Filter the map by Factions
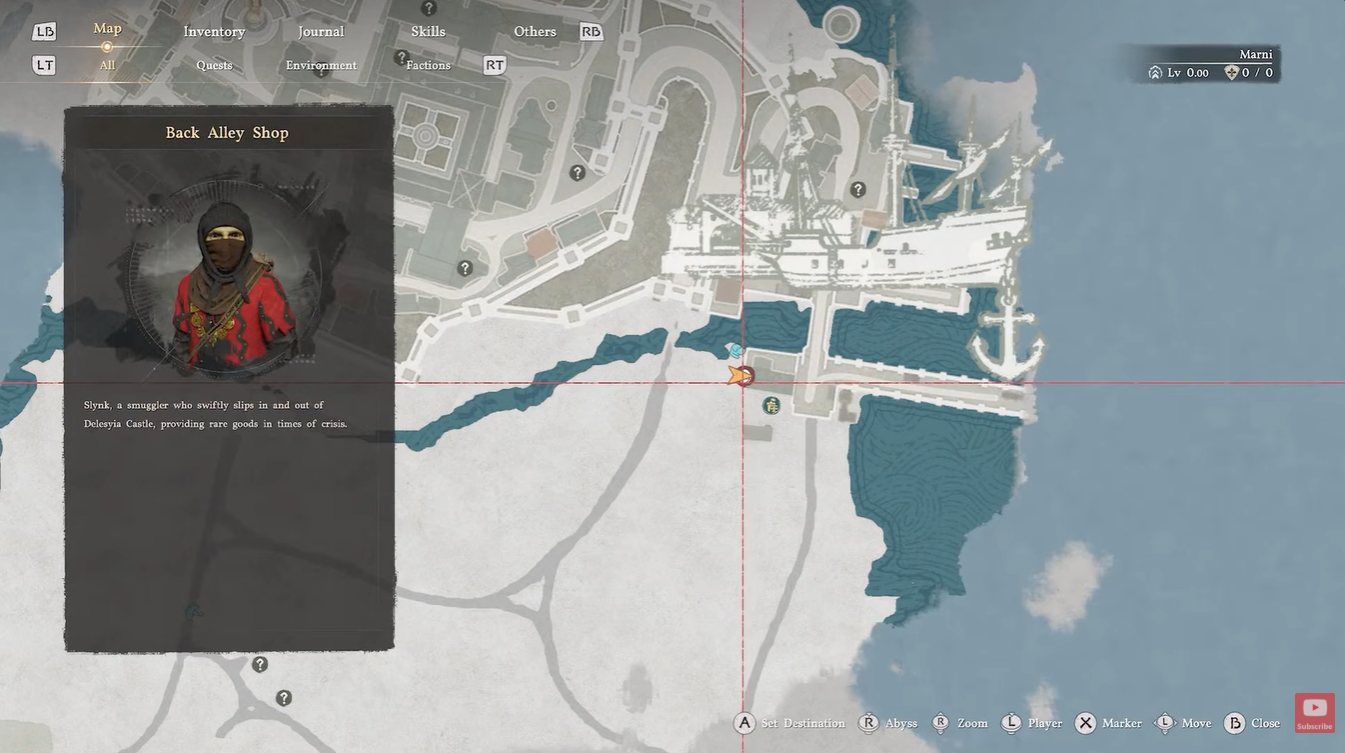Image resolution: width=1345 pixels, height=753 pixels. [x=428, y=66]
